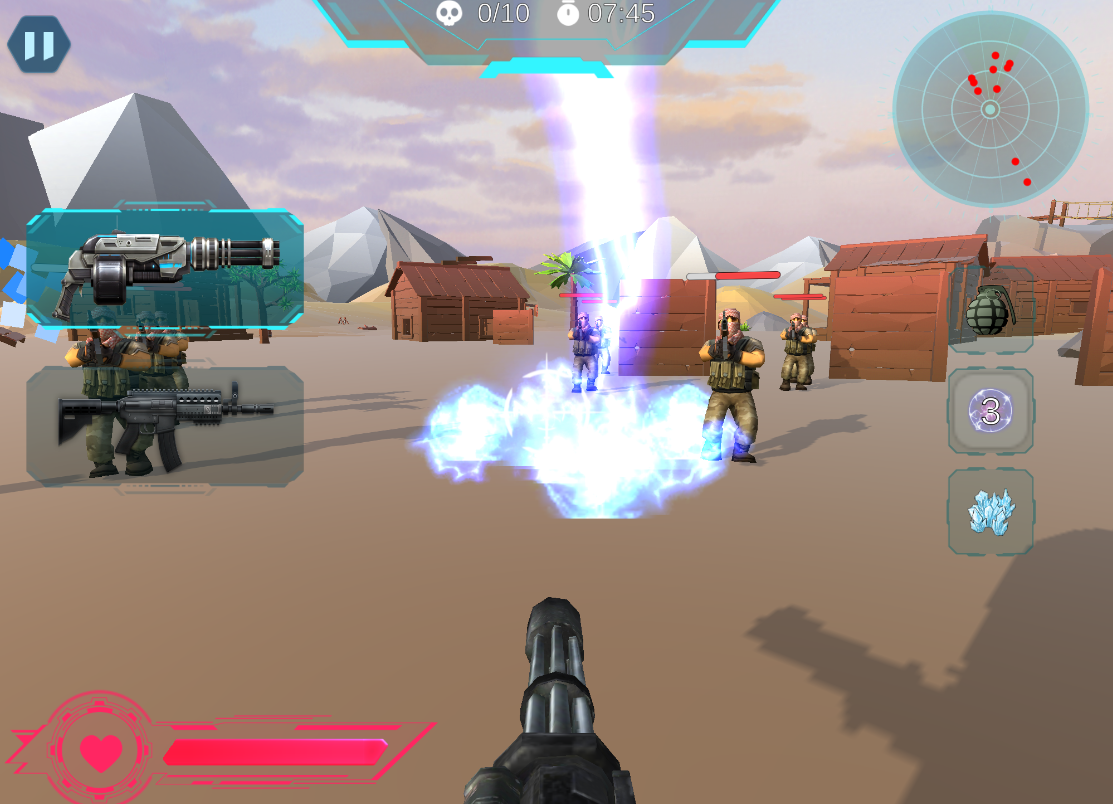Pause the game with the pause button
This screenshot has height=804, width=1113.
tap(39, 45)
